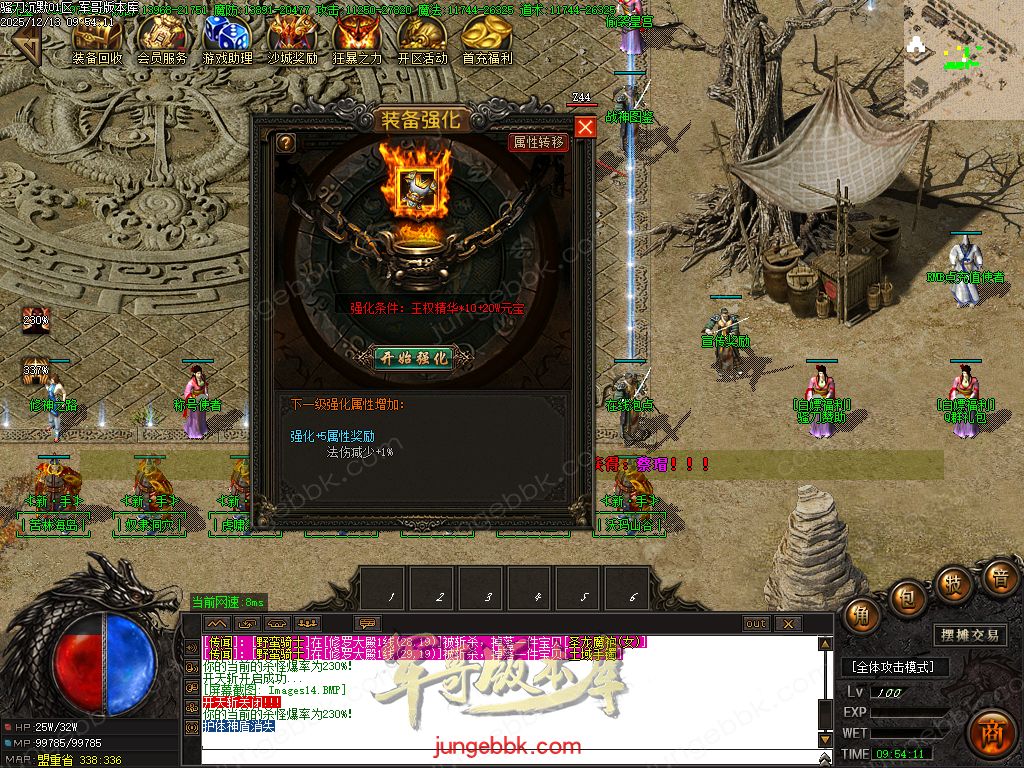Close the 装备强化 enhancement window
Viewport: 1024px width, 768px height.
585,127
